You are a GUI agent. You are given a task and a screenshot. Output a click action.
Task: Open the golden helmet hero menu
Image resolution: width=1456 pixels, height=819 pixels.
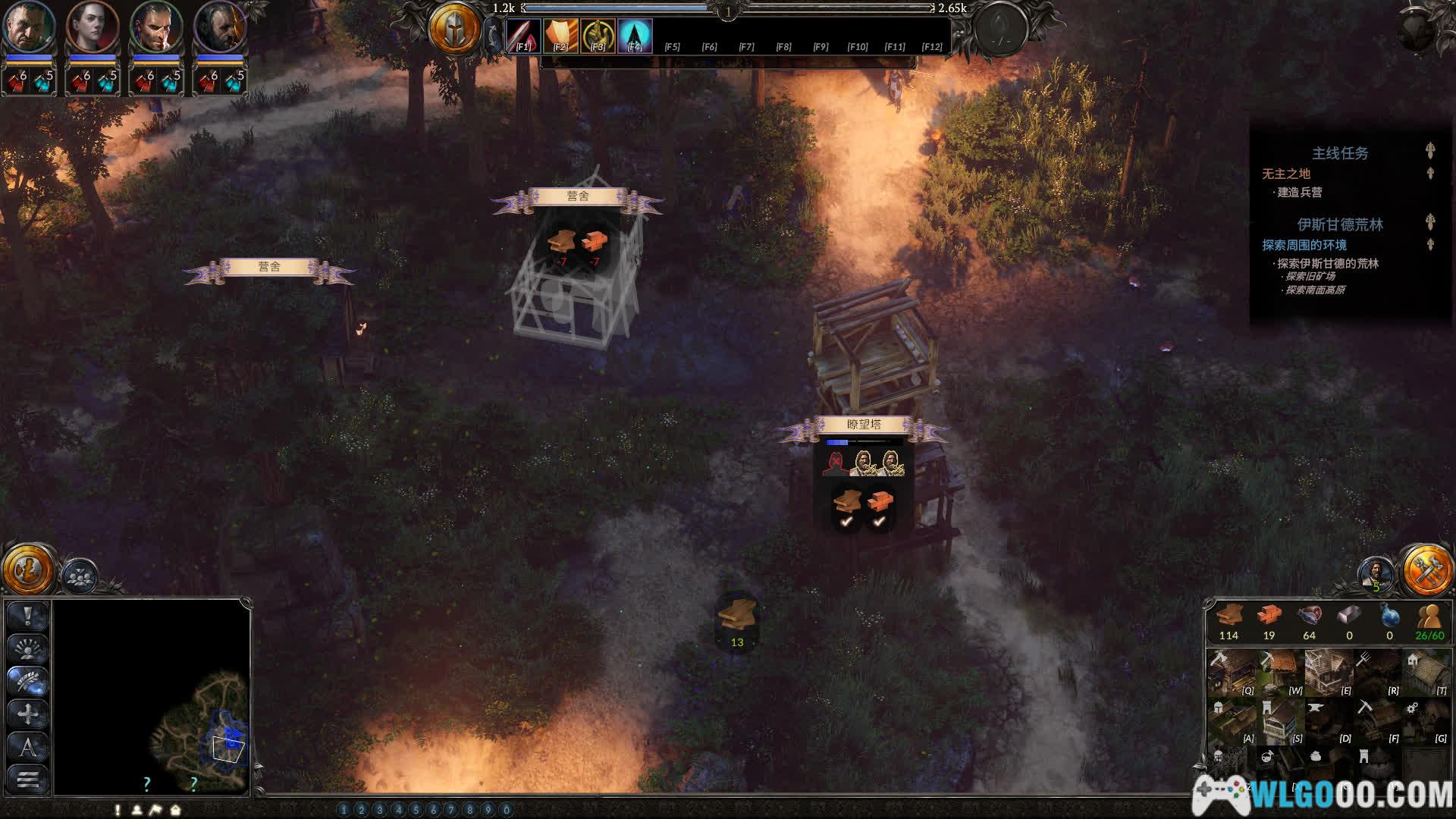coord(454,29)
